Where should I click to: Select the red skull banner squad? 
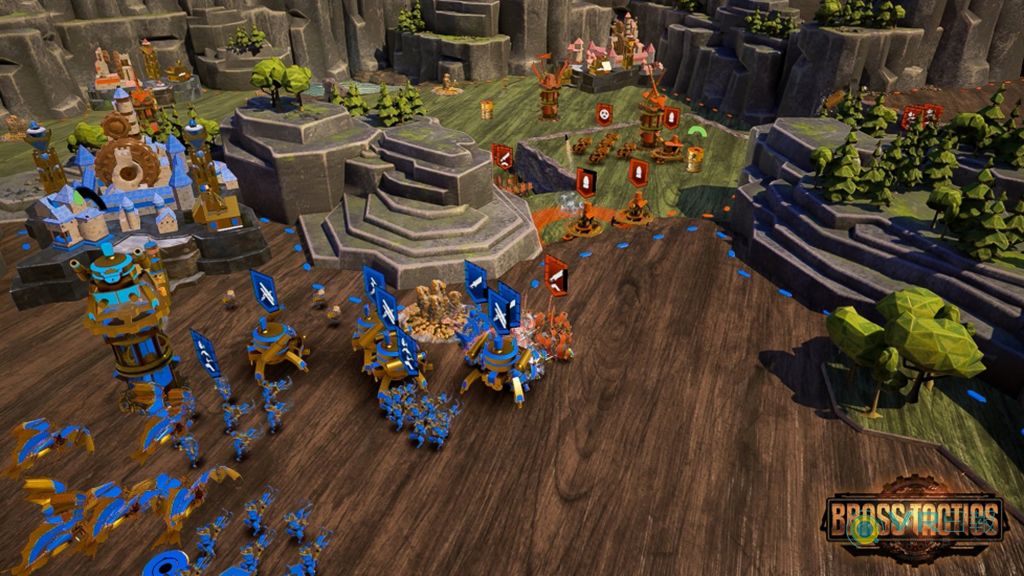[605, 114]
